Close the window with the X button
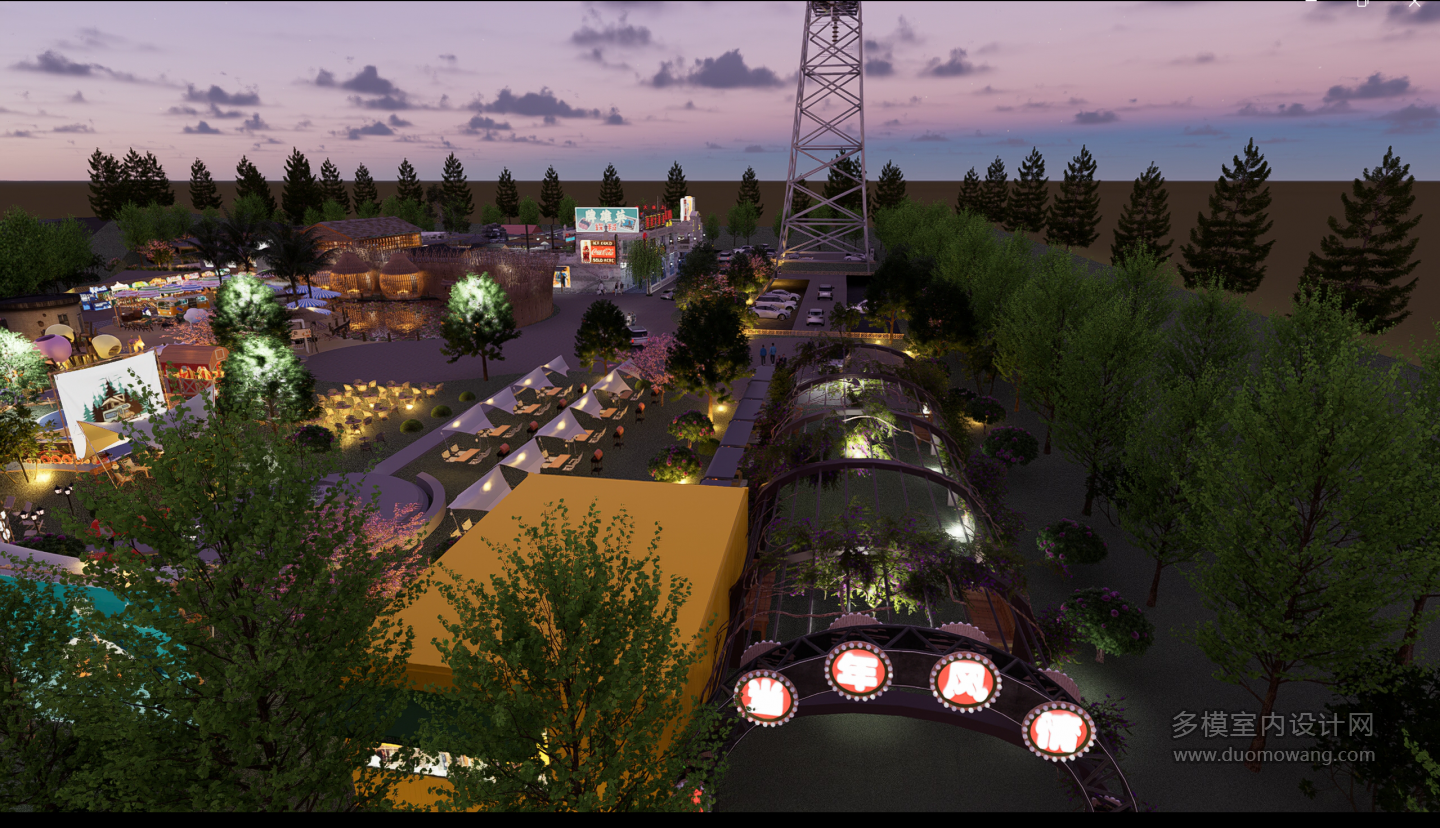 pyautogui.click(x=1414, y=3)
